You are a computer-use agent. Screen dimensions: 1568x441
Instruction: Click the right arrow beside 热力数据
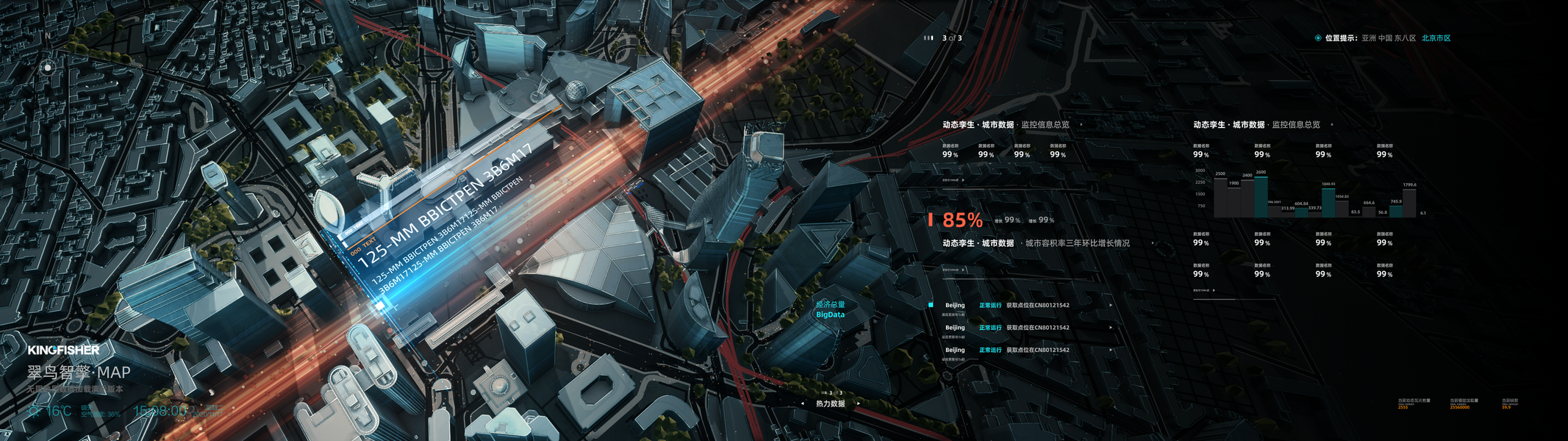857,404
